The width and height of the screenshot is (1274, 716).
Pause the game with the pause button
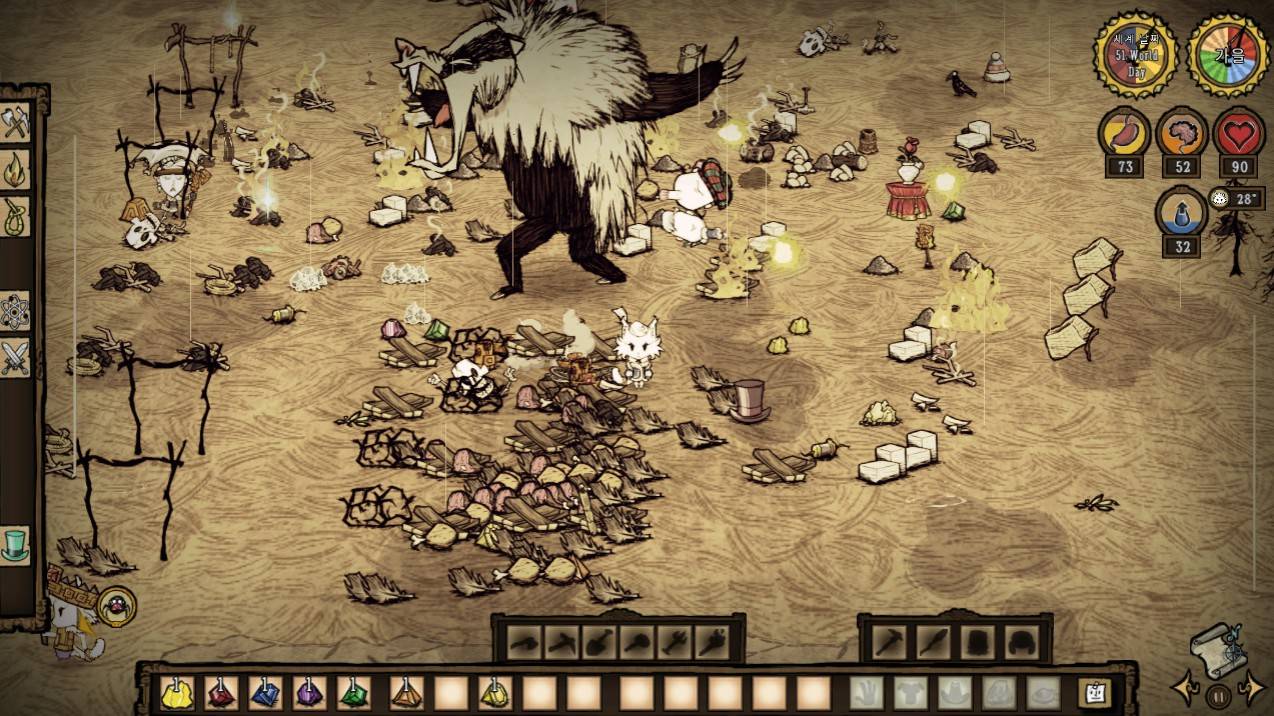pyautogui.click(x=1218, y=695)
